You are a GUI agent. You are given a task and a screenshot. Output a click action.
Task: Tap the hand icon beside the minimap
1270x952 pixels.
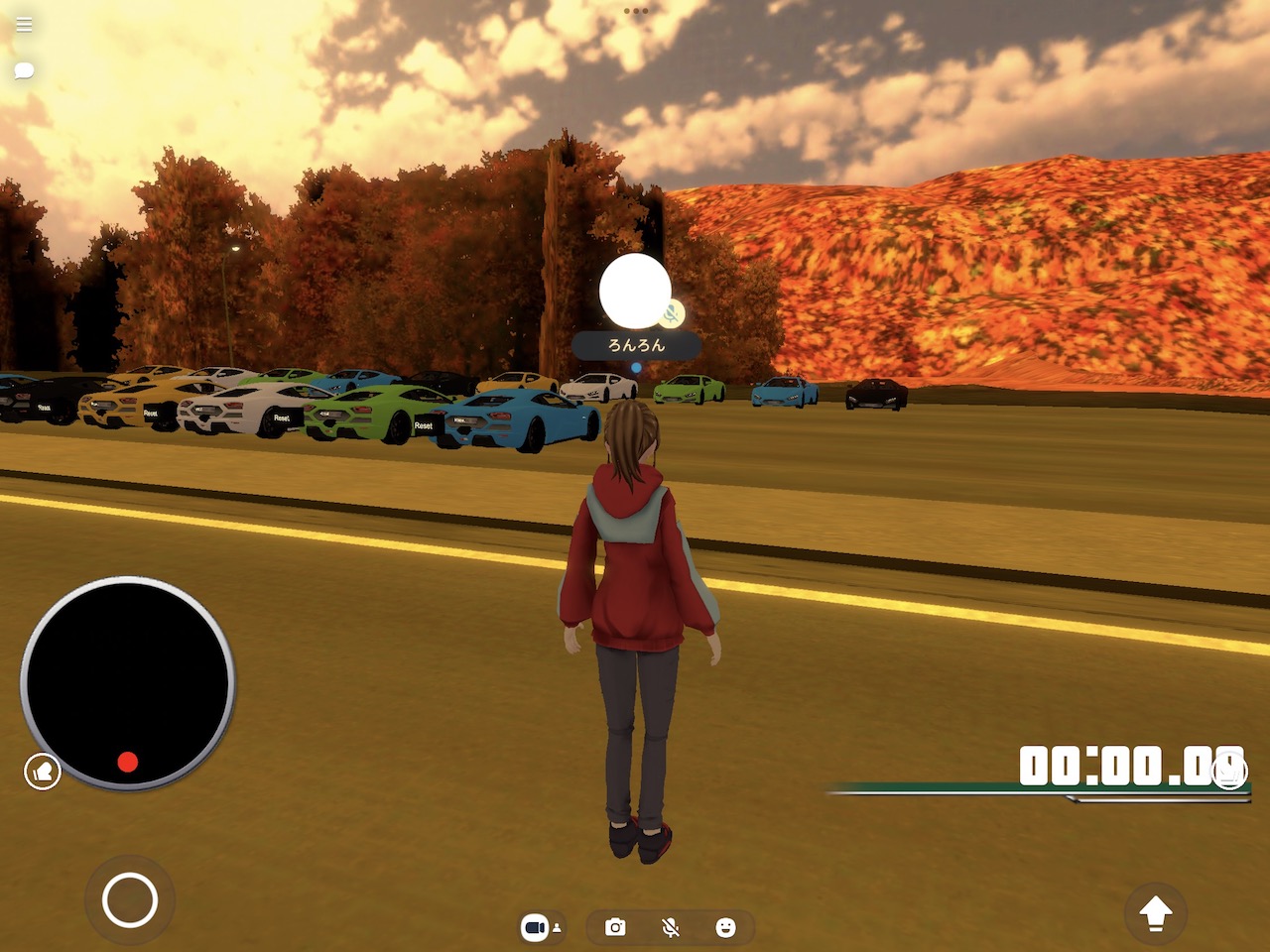coord(43,771)
